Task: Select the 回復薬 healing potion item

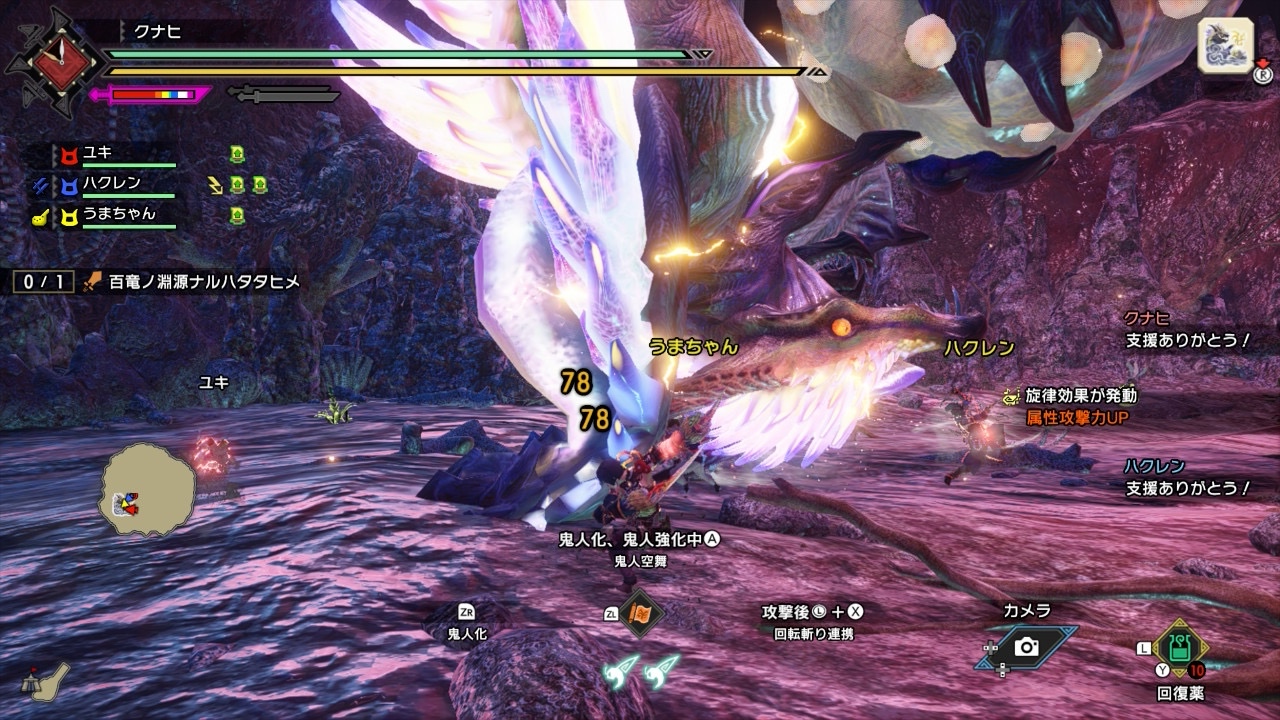Action: pos(1180,648)
